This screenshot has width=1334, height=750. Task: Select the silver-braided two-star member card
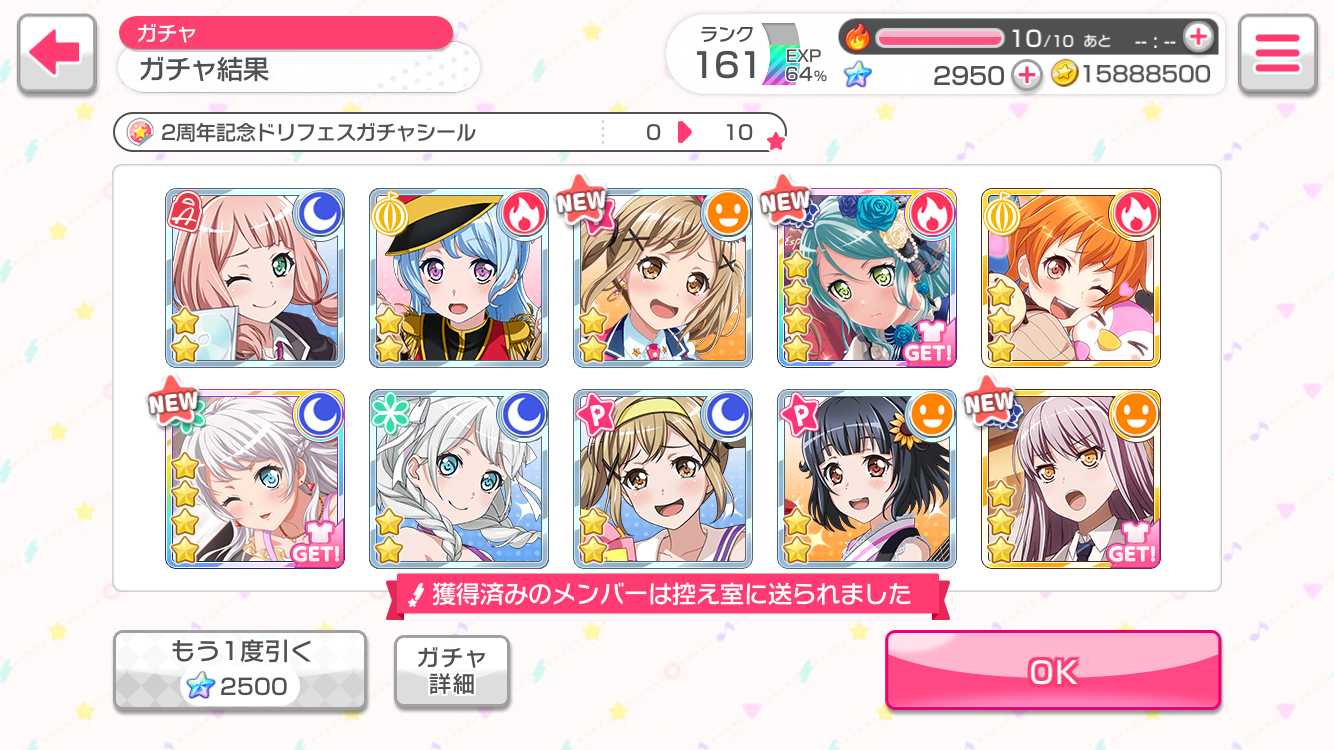point(459,479)
